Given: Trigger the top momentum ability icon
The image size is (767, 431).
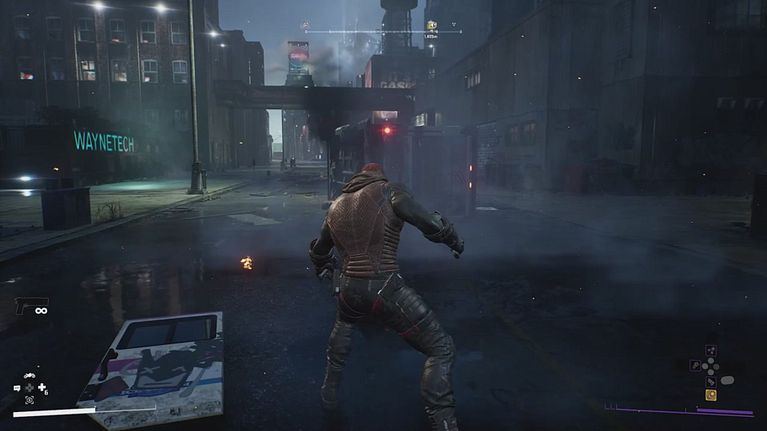Looking at the screenshot, I should tap(711, 351).
